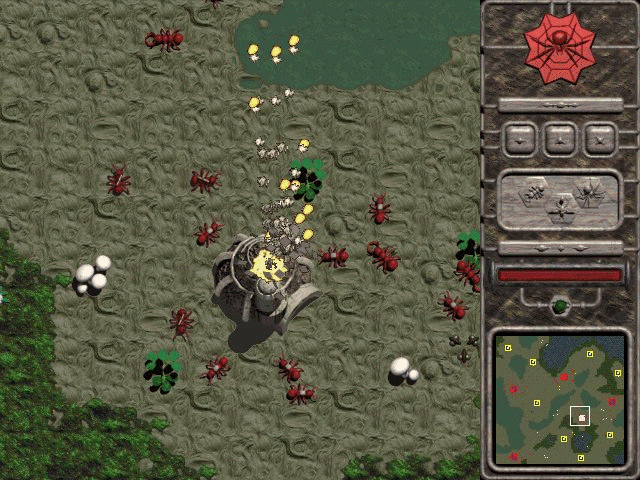Screen dimensions: 640x480
Task: Click the large red marker on minimap
Action: point(564,377)
